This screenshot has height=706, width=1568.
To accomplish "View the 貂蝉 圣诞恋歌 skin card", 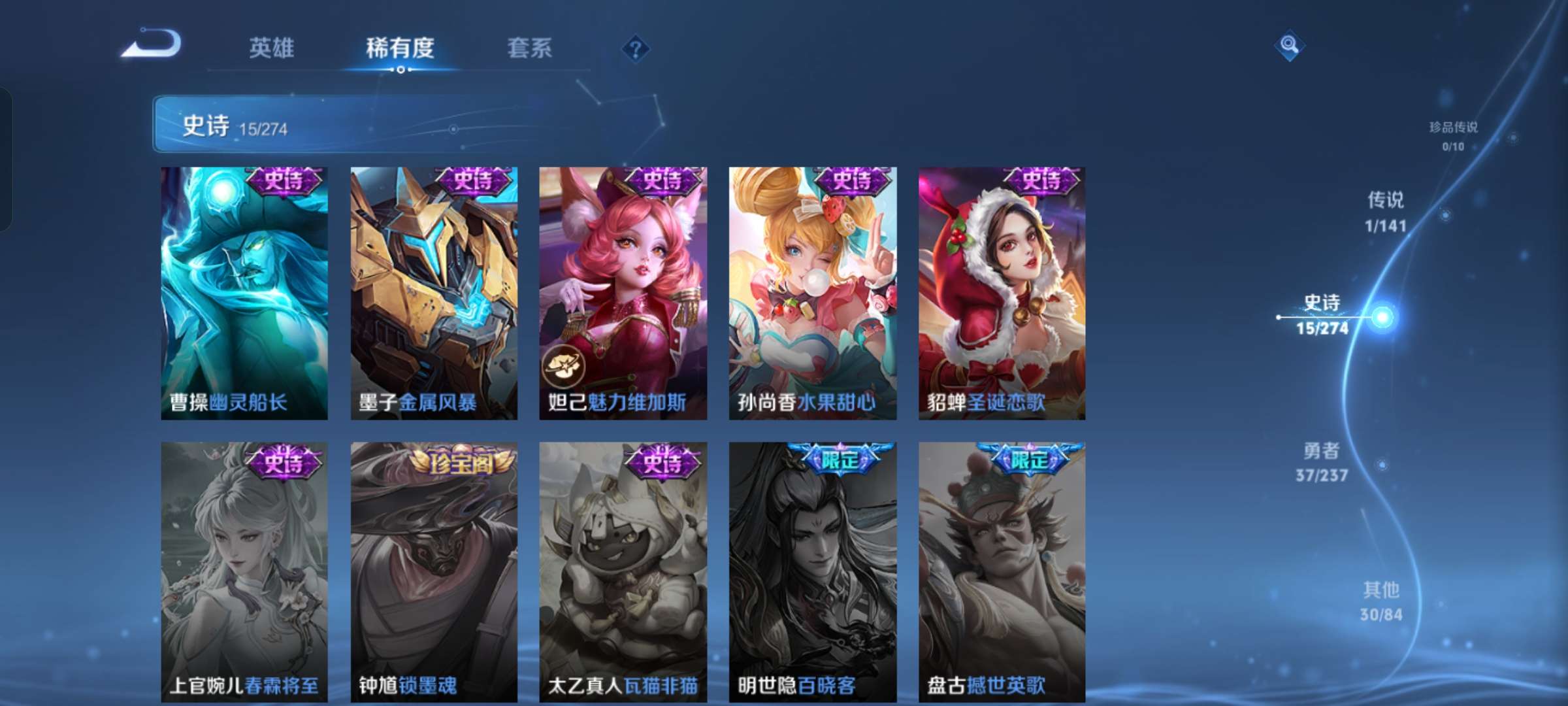I will pyautogui.click(x=1002, y=293).
